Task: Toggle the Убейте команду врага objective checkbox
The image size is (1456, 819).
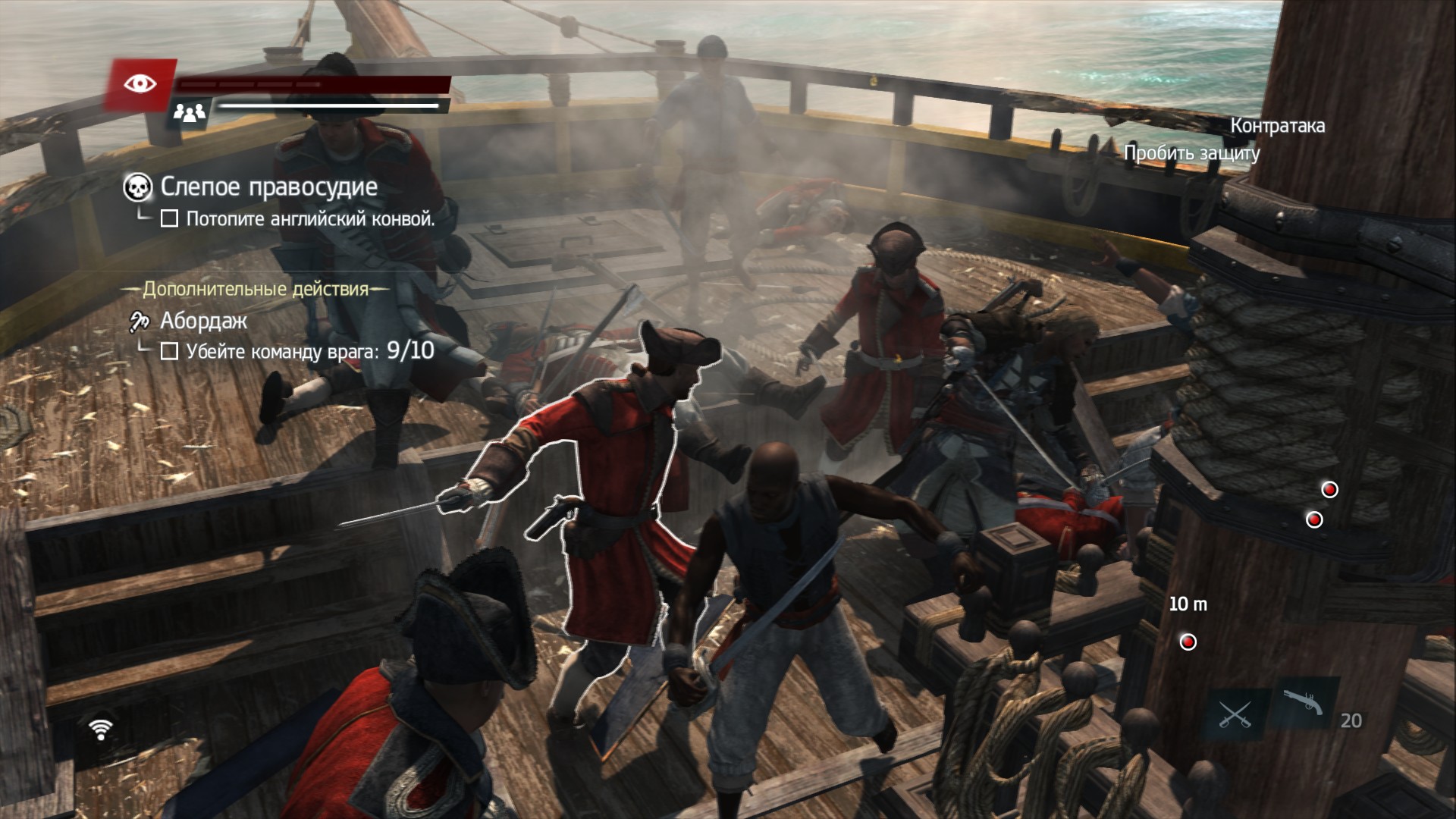Action: click(169, 351)
